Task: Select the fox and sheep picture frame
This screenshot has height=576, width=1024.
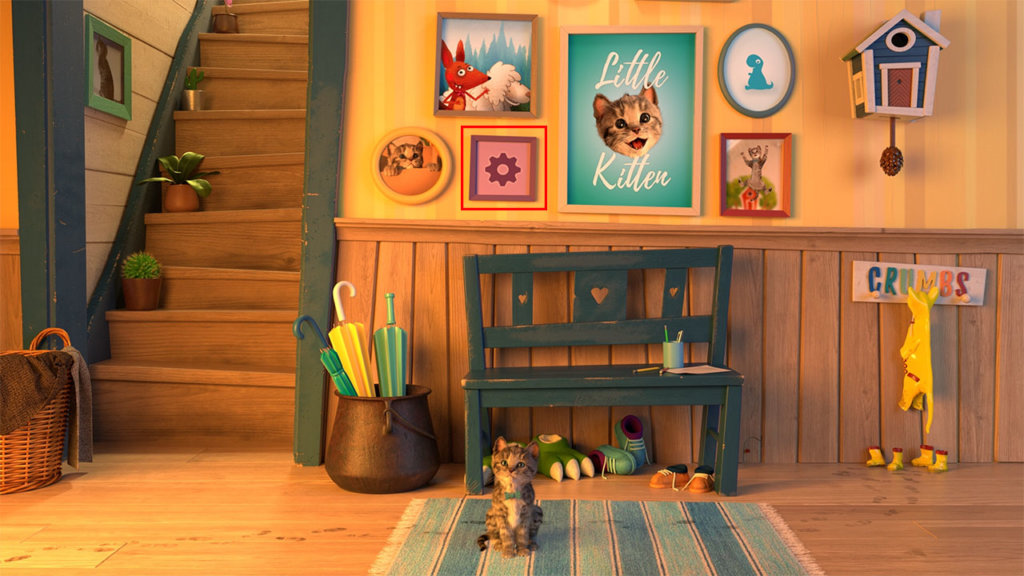Action: coord(485,65)
